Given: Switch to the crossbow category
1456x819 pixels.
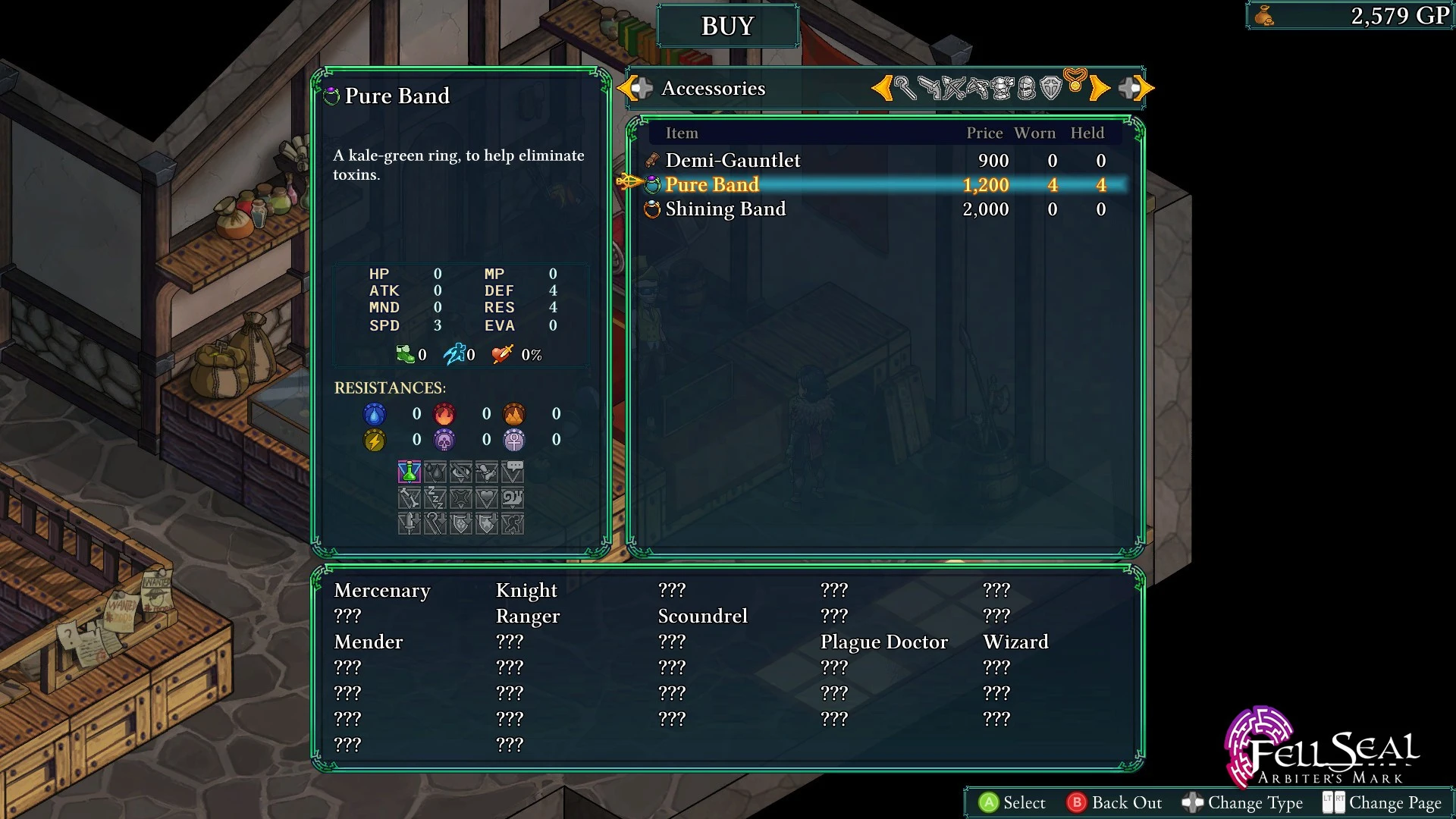Looking at the screenshot, I should coord(977,89).
